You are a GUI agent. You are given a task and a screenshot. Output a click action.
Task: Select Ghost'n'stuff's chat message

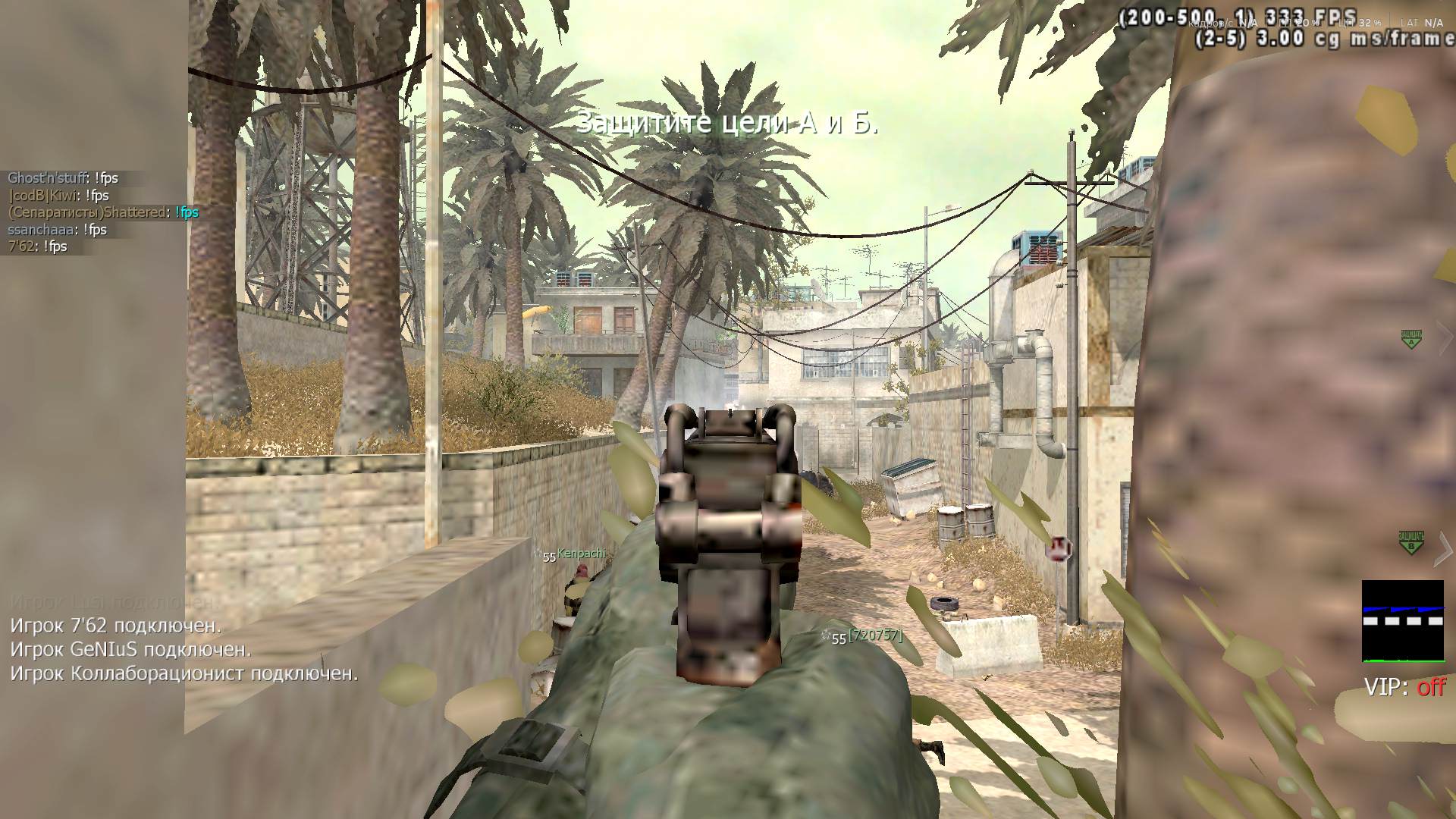coord(63,178)
